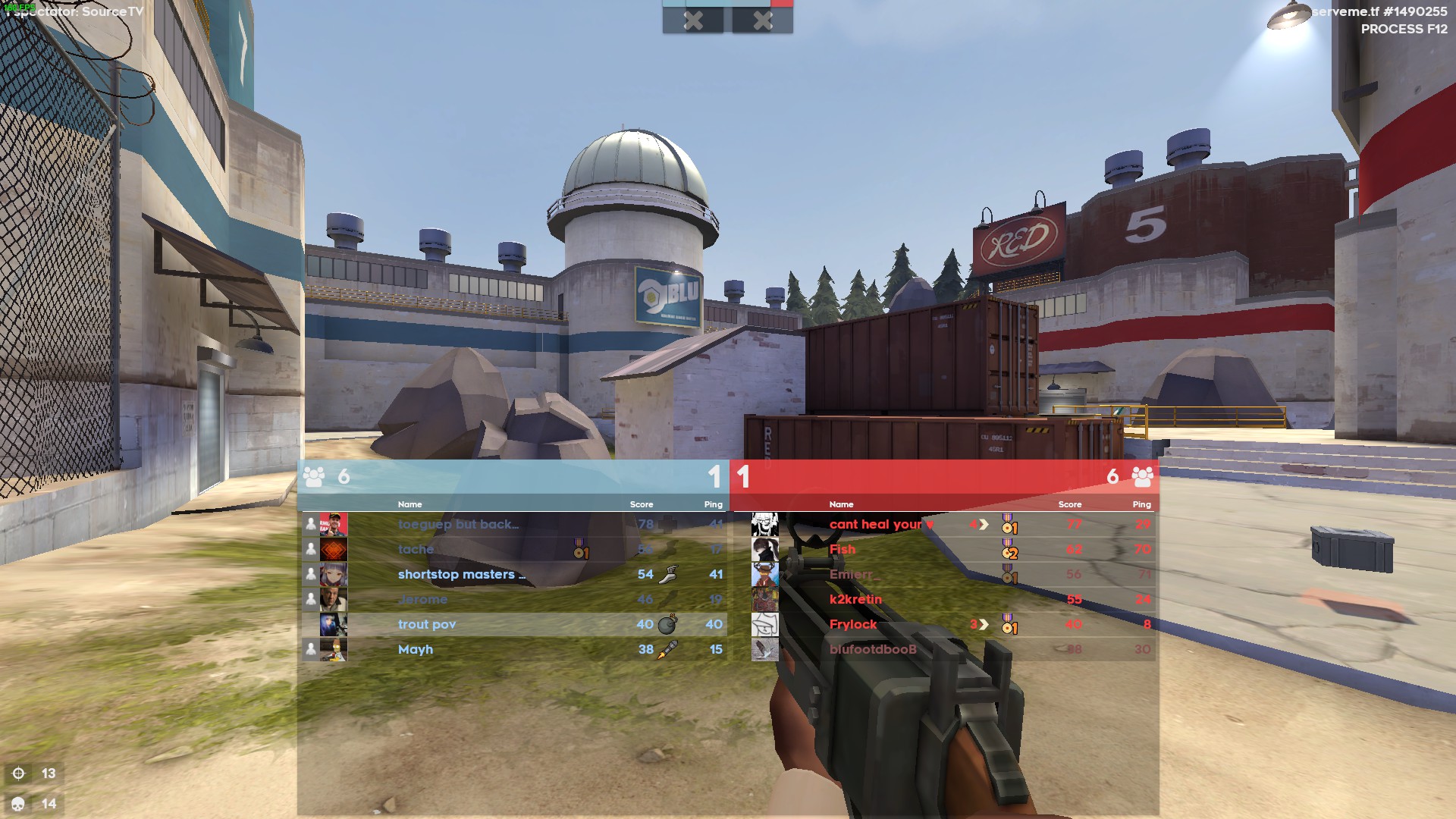
Task: Select the Emierr_ player row
Action: [854, 574]
